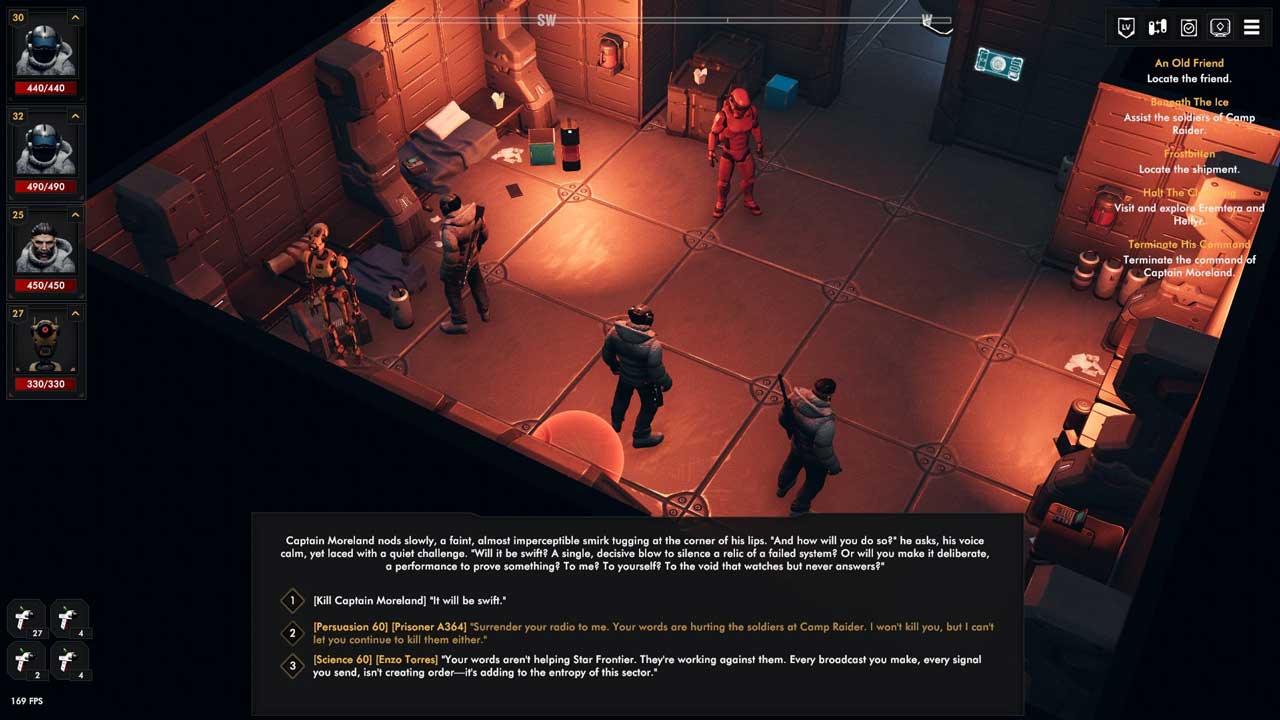
Task: Select the level 32 helmeted party portrait
Action: [x=46, y=149]
